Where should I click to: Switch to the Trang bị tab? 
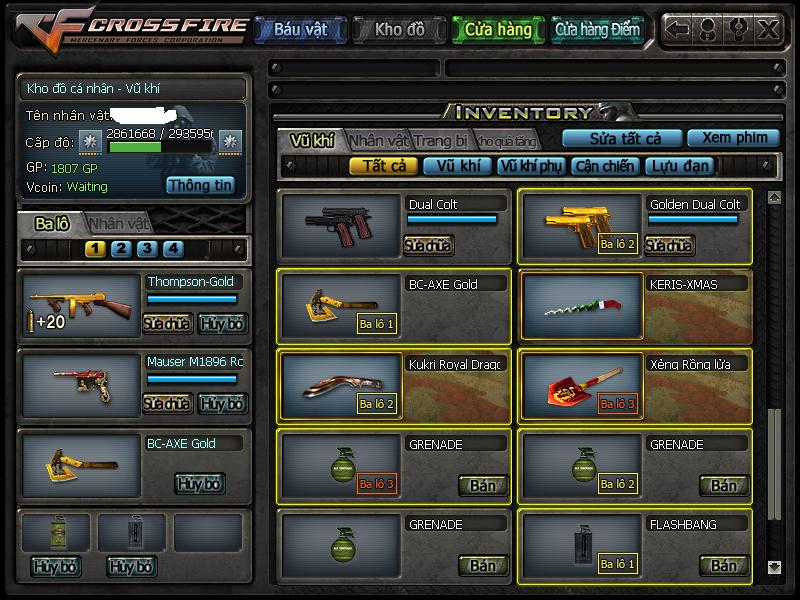(x=441, y=141)
